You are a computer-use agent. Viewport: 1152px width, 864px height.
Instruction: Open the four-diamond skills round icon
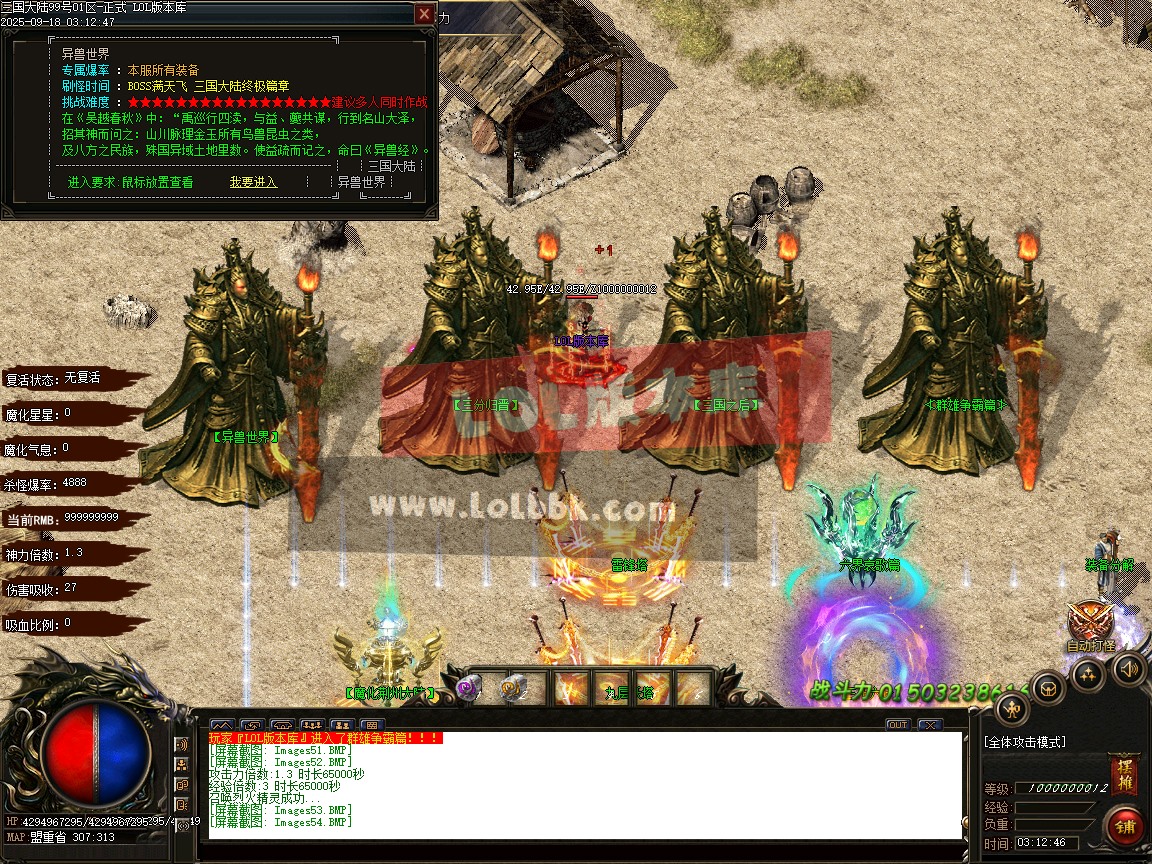pos(1088,675)
